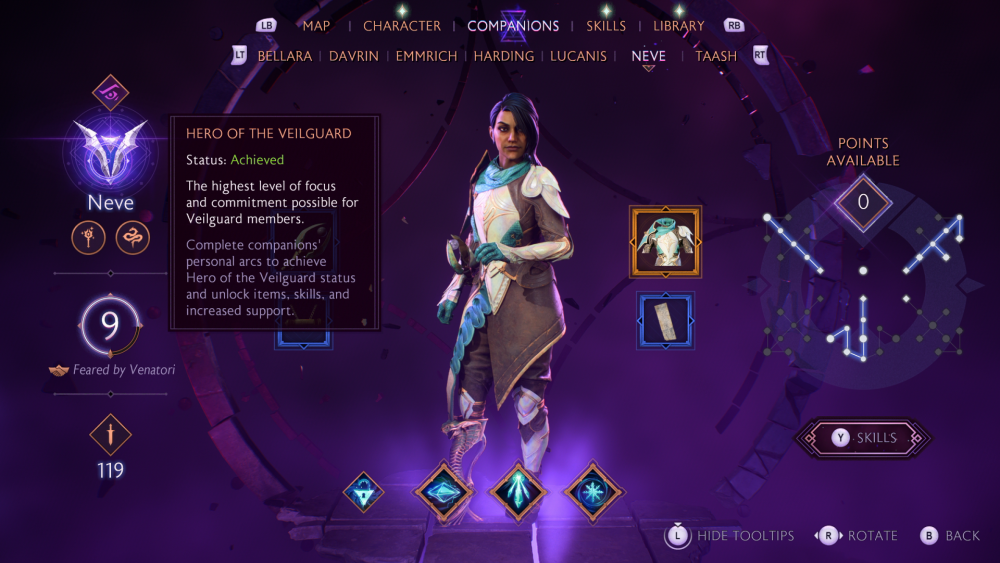
Task: Click the Hero of the Veilguard emblem
Action: coord(110,150)
